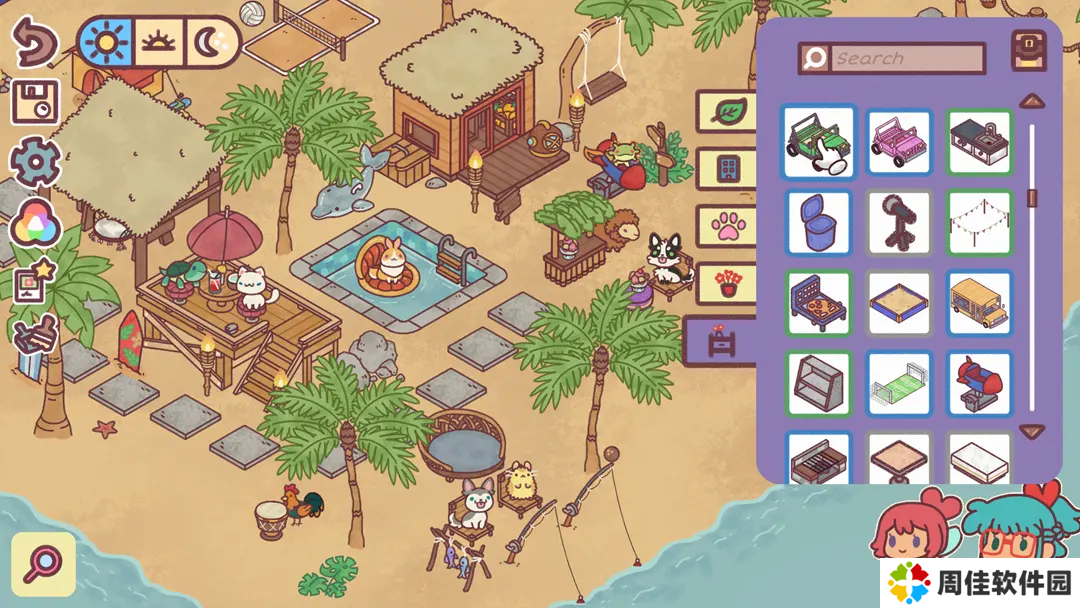1080x608 pixels.
Task: Switch to the leaf plants category tab
Action: point(726,111)
